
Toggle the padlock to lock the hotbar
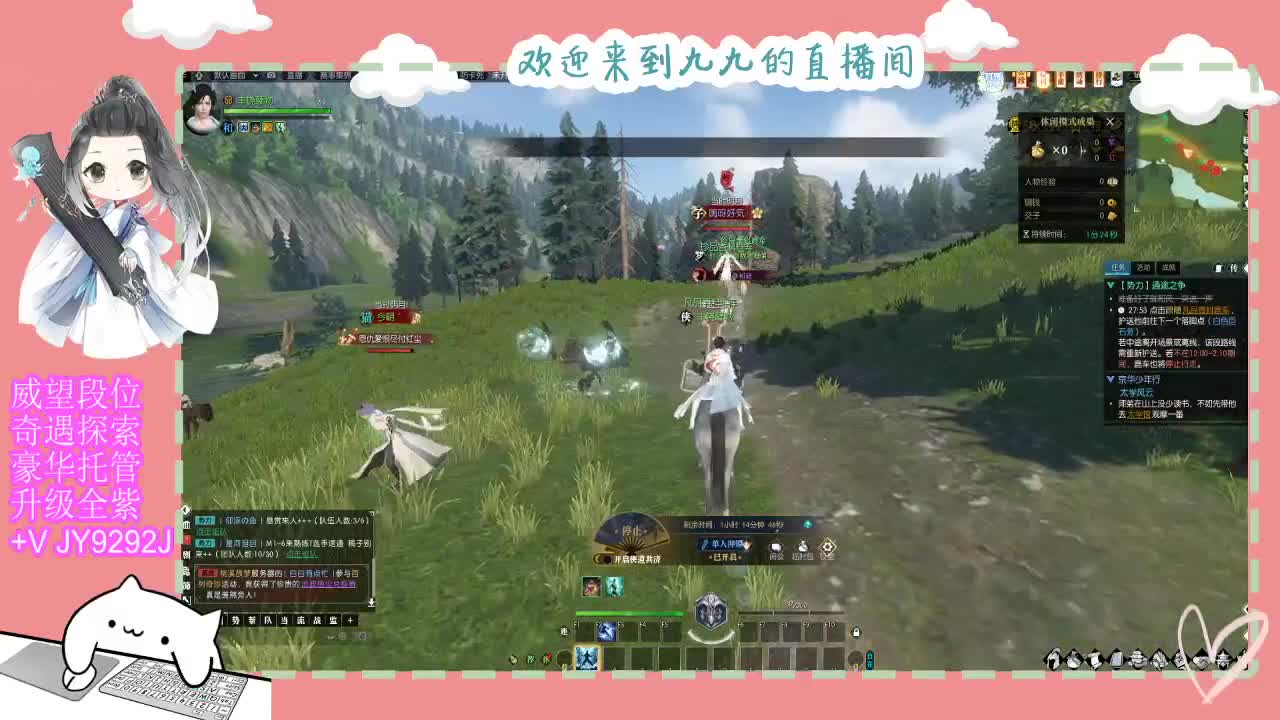[x=856, y=632]
